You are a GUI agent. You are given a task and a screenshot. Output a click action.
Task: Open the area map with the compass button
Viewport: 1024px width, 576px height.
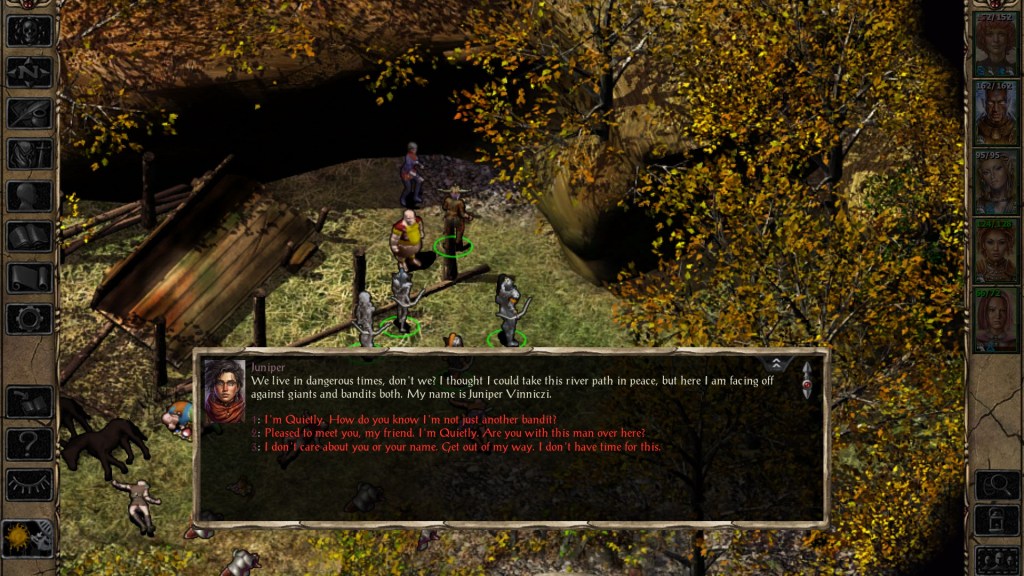(x=29, y=72)
